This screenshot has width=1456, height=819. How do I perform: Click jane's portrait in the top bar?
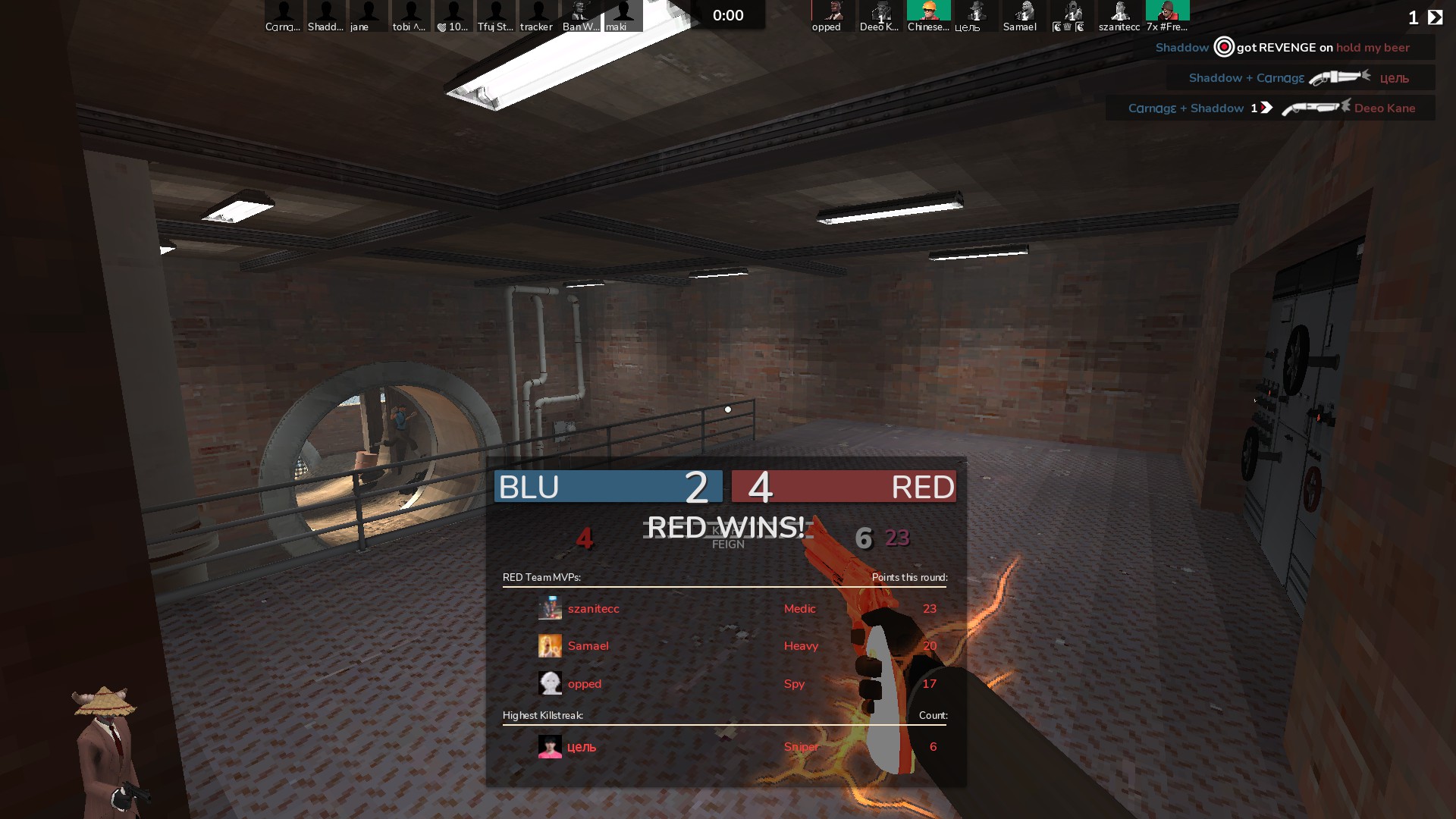click(x=369, y=15)
